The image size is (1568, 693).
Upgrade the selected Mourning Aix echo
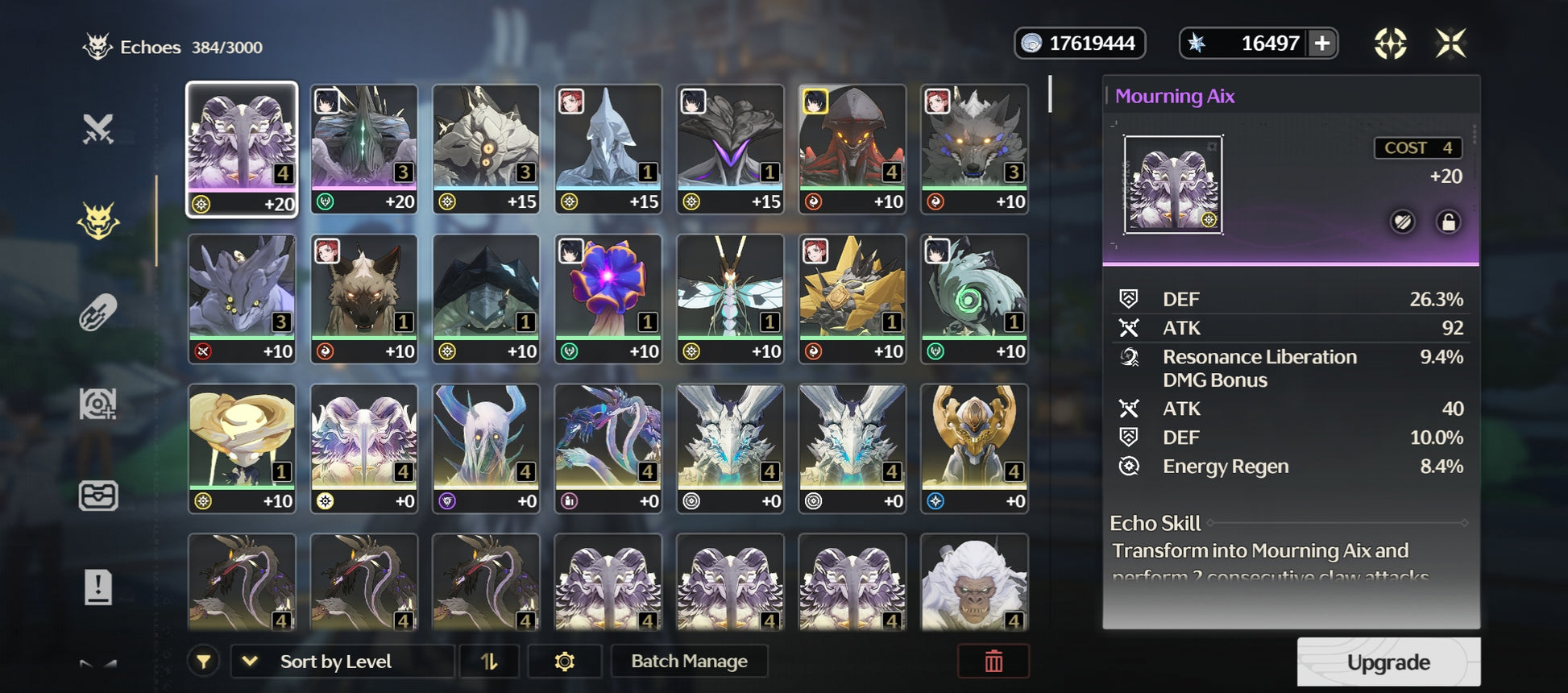(x=1388, y=662)
